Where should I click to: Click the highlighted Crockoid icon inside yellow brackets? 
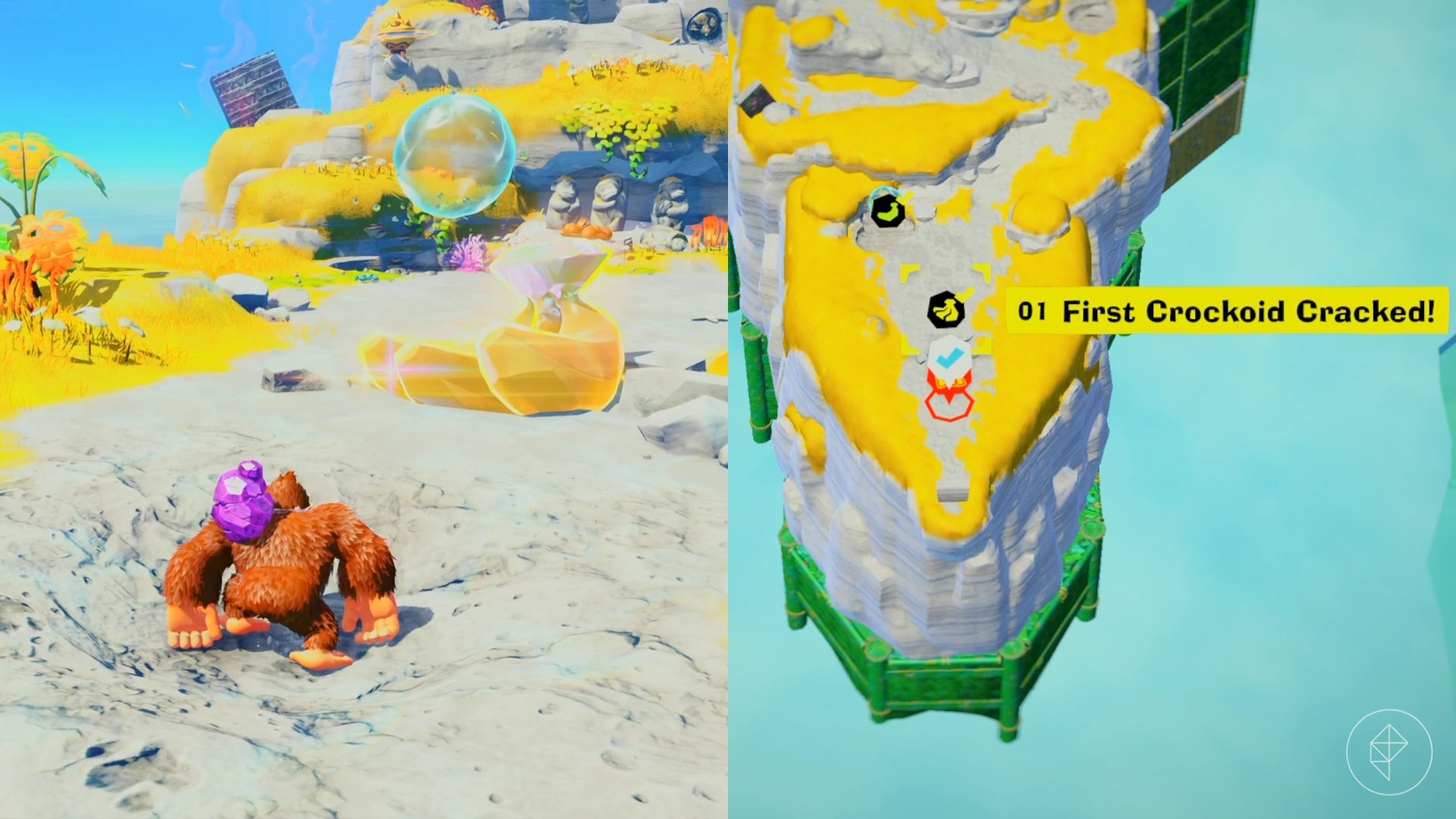pos(947,309)
